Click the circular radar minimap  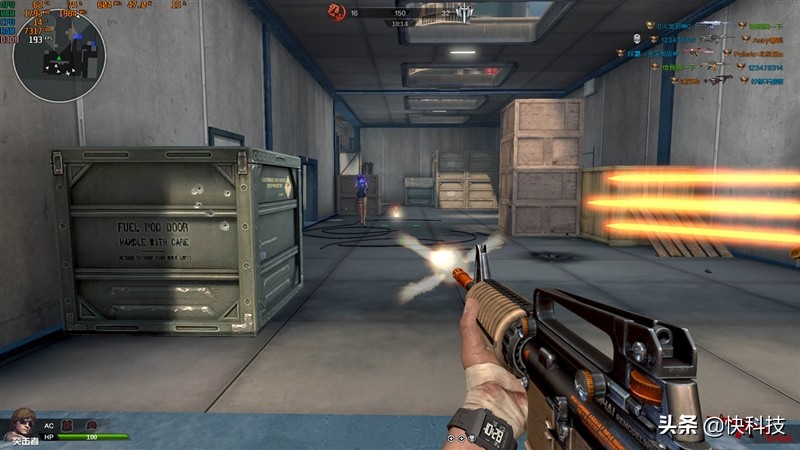pos(58,55)
